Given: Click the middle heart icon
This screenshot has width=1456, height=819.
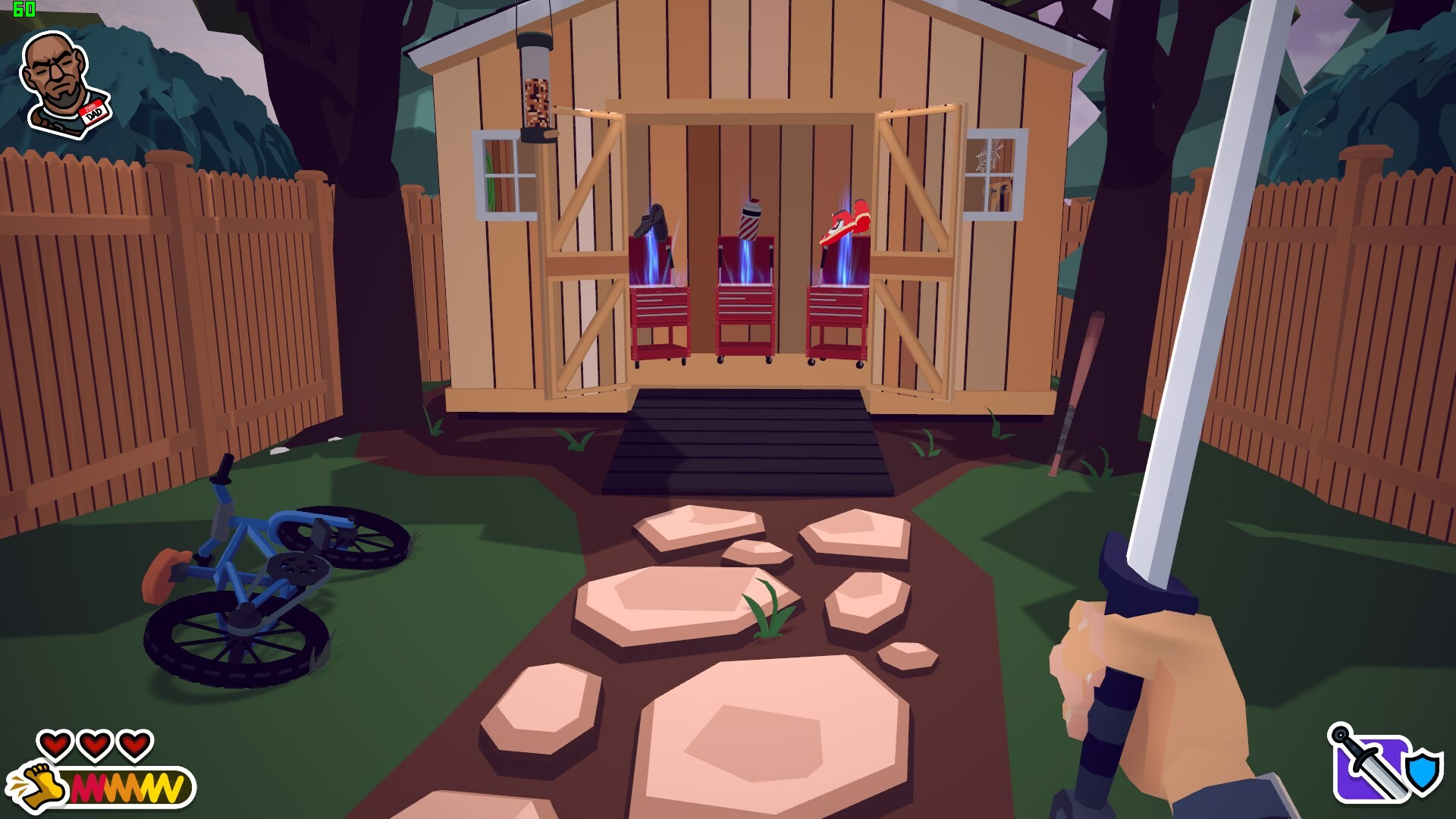Looking at the screenshot, I should pos(94,745).
